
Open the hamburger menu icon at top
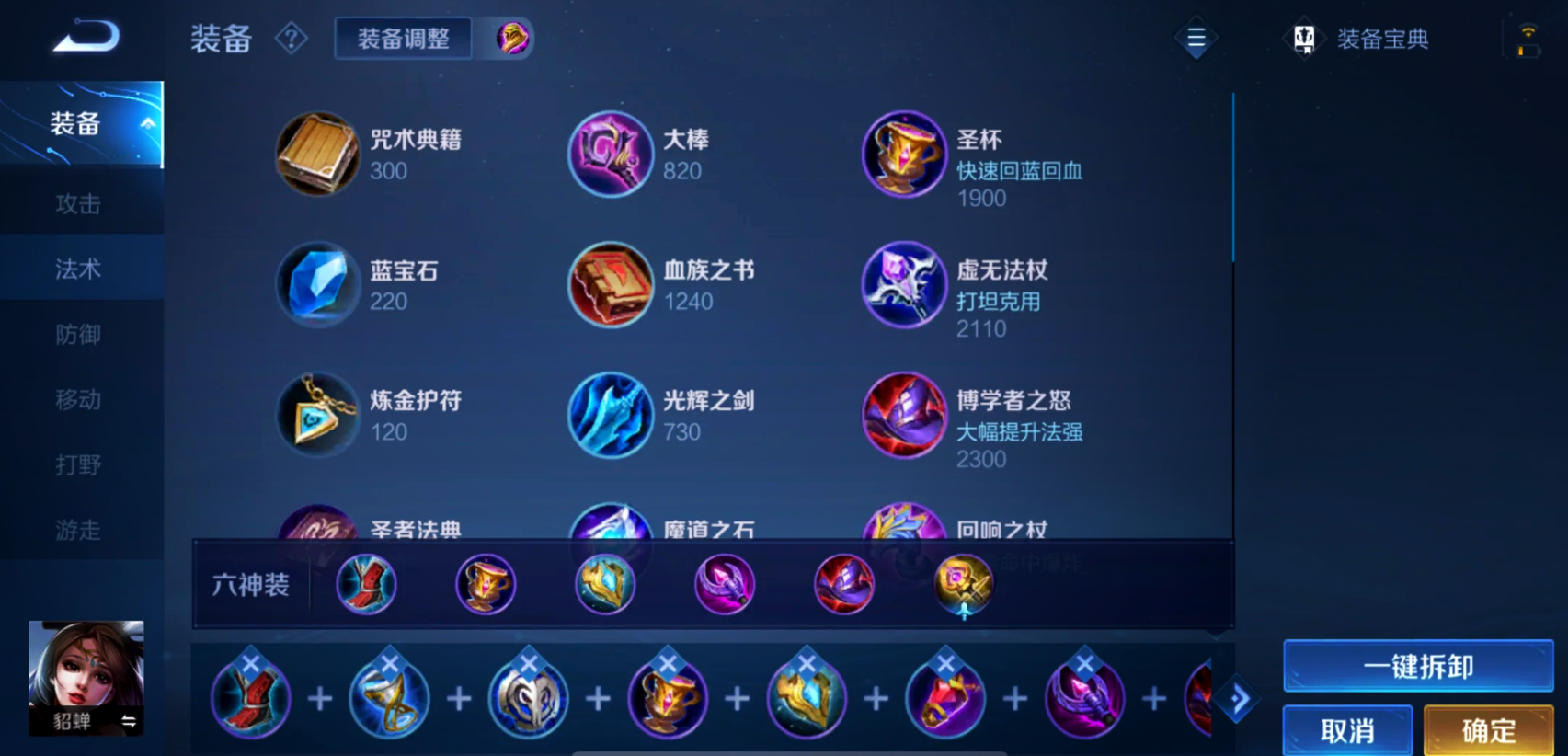1195,39
